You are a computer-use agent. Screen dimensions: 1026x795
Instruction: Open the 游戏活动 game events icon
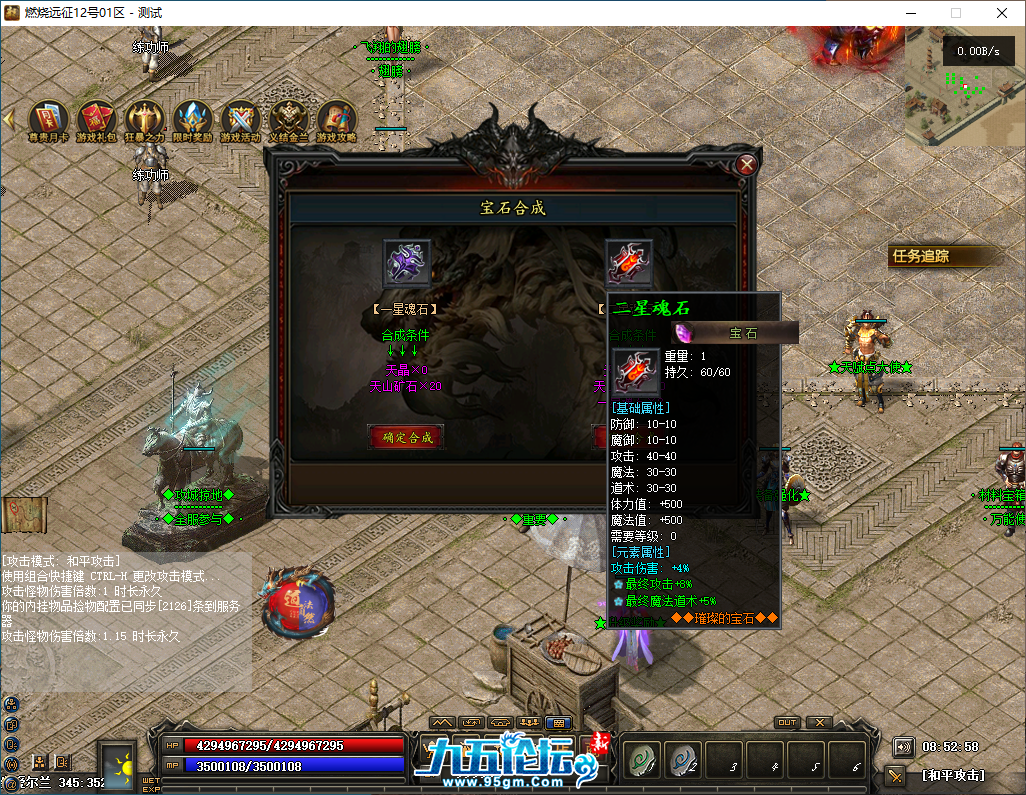240,119
